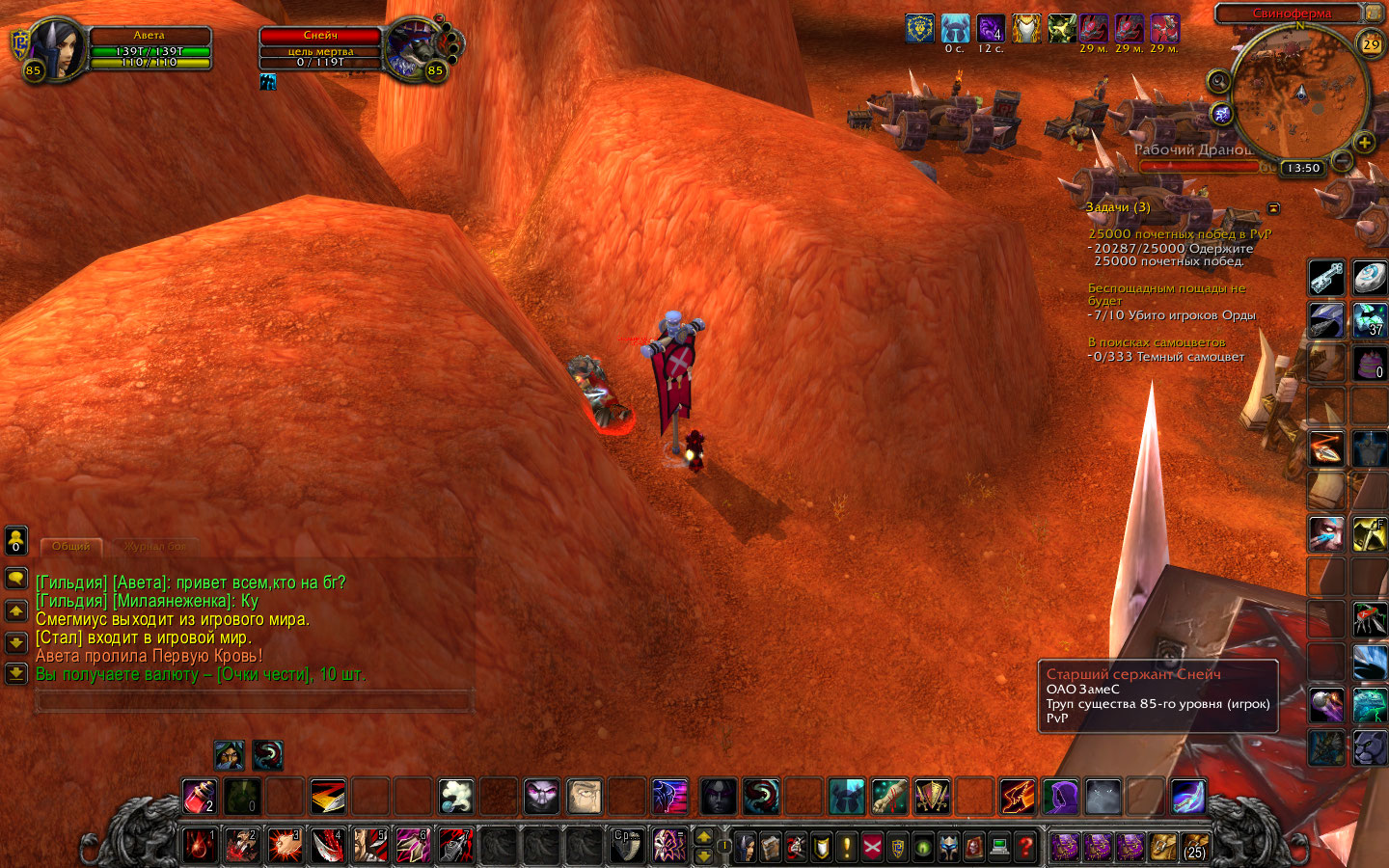The width and height of the screenshot is (1389, 868).
Task: Open the chat speech-bubble menu
Action: pyautogui.click(x=16, y=578)
